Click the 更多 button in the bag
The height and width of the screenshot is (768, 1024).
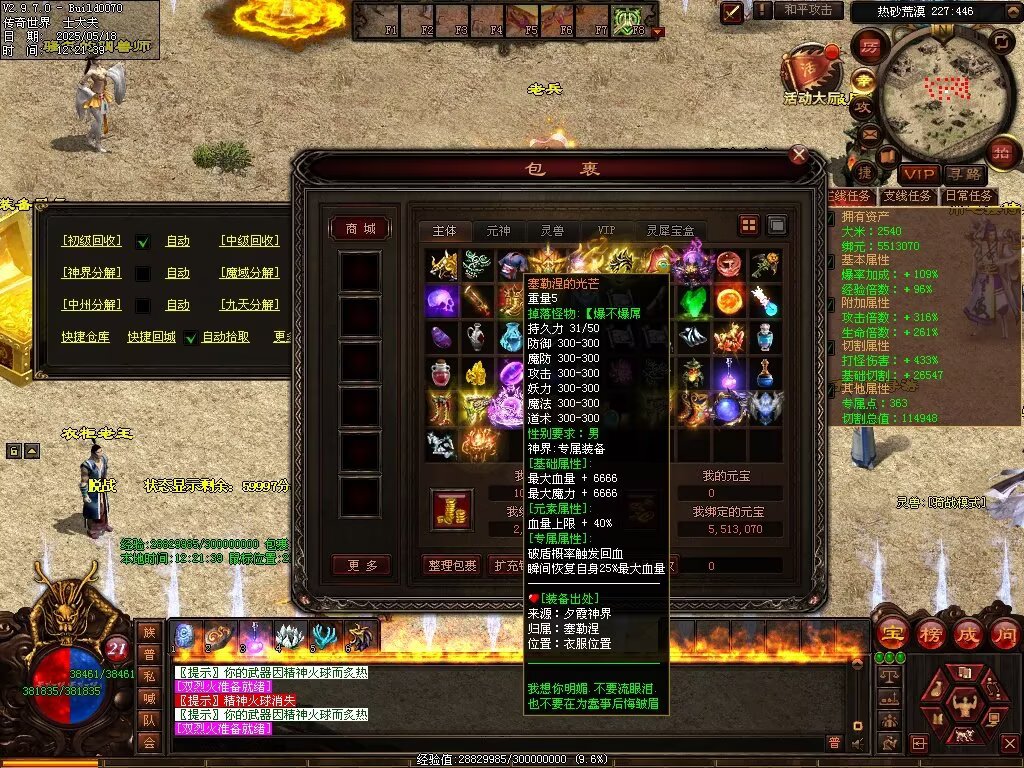(x=361, y=565)
